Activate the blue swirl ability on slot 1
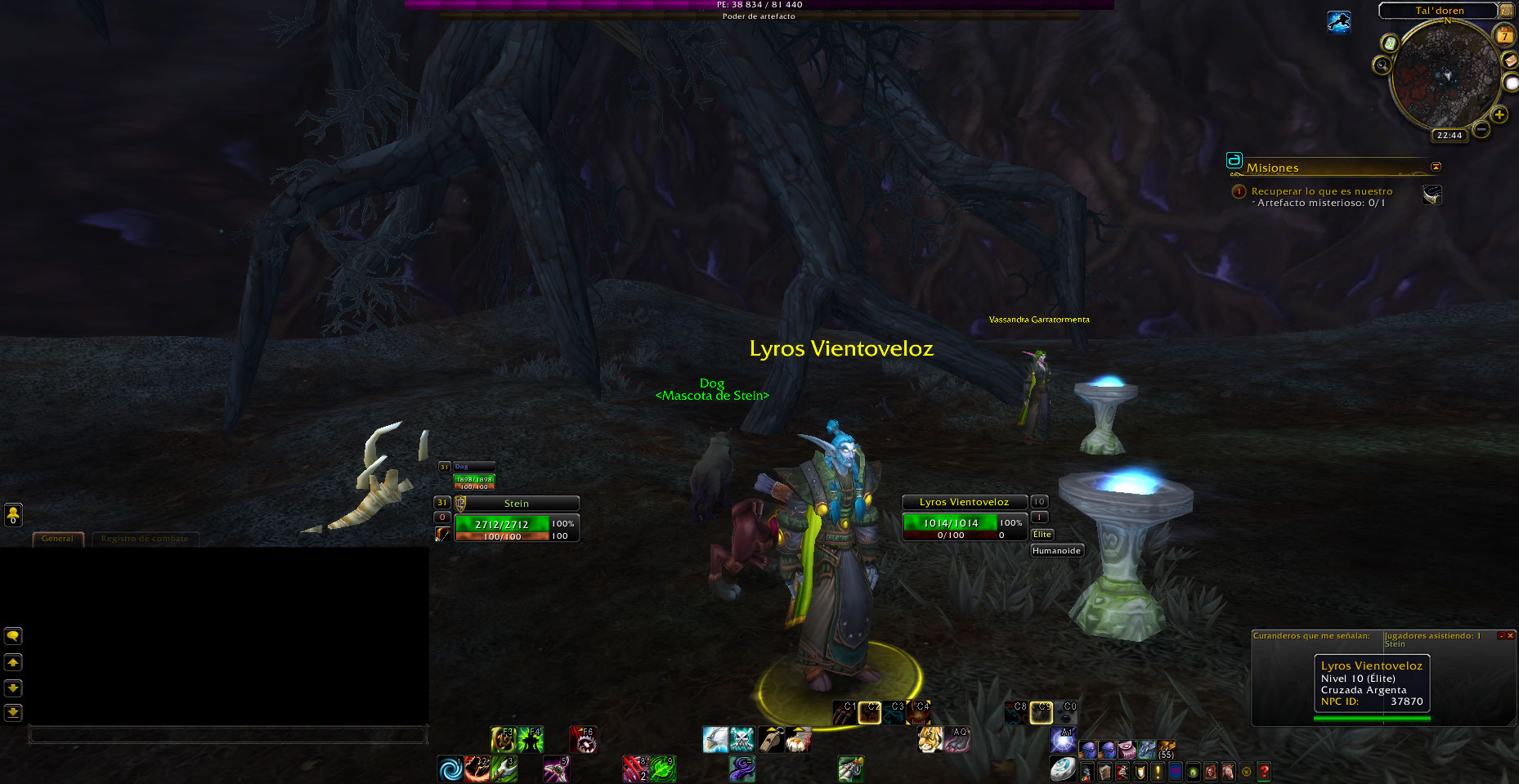Screen dimensions: 1519x784 (x=450, y=769)
